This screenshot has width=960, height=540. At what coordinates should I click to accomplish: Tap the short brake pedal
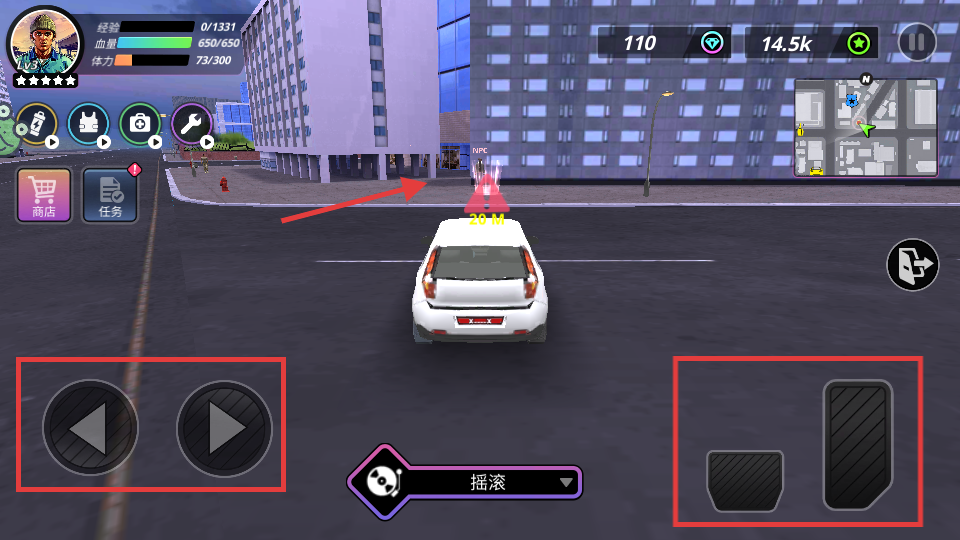click(x=745, y=480)
